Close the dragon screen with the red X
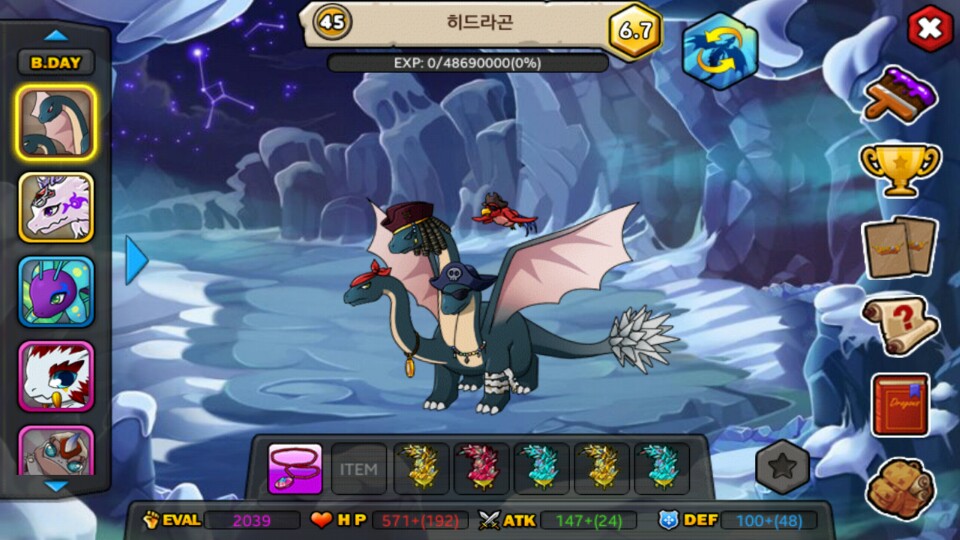Viewport: 960px width, 540px height. pyautogui.click(x=929, y=29)
